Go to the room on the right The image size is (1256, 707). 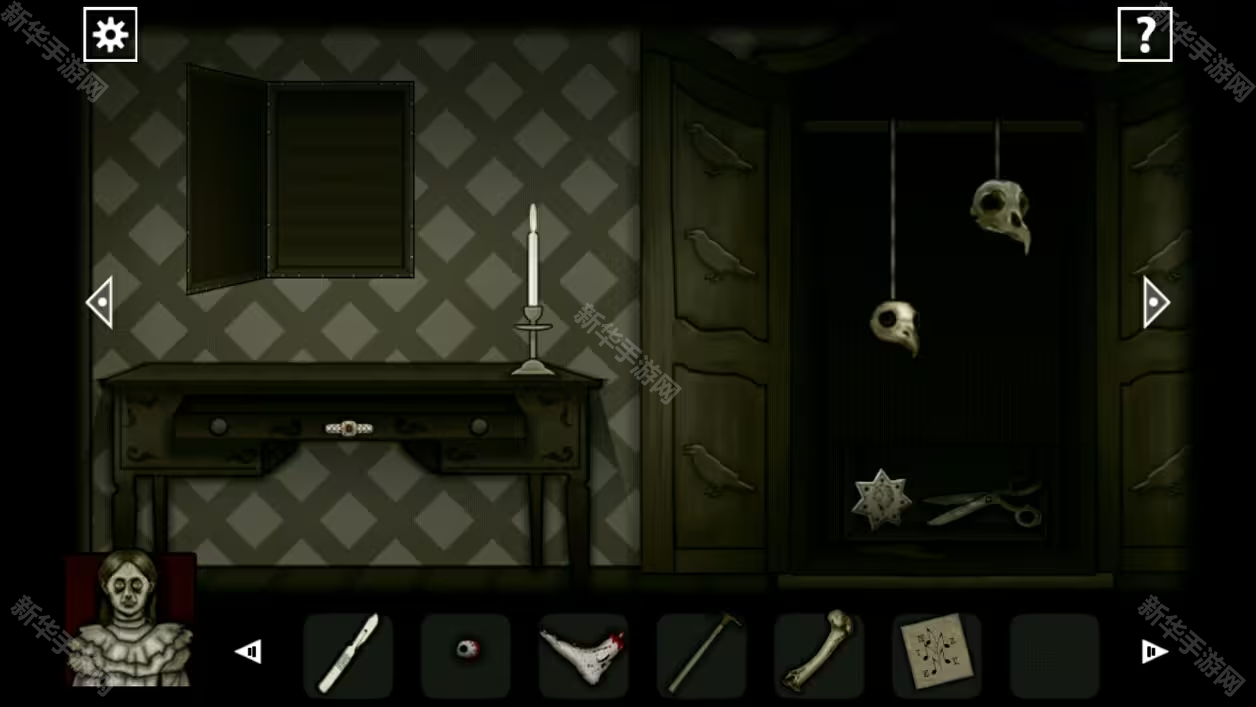1155,302
